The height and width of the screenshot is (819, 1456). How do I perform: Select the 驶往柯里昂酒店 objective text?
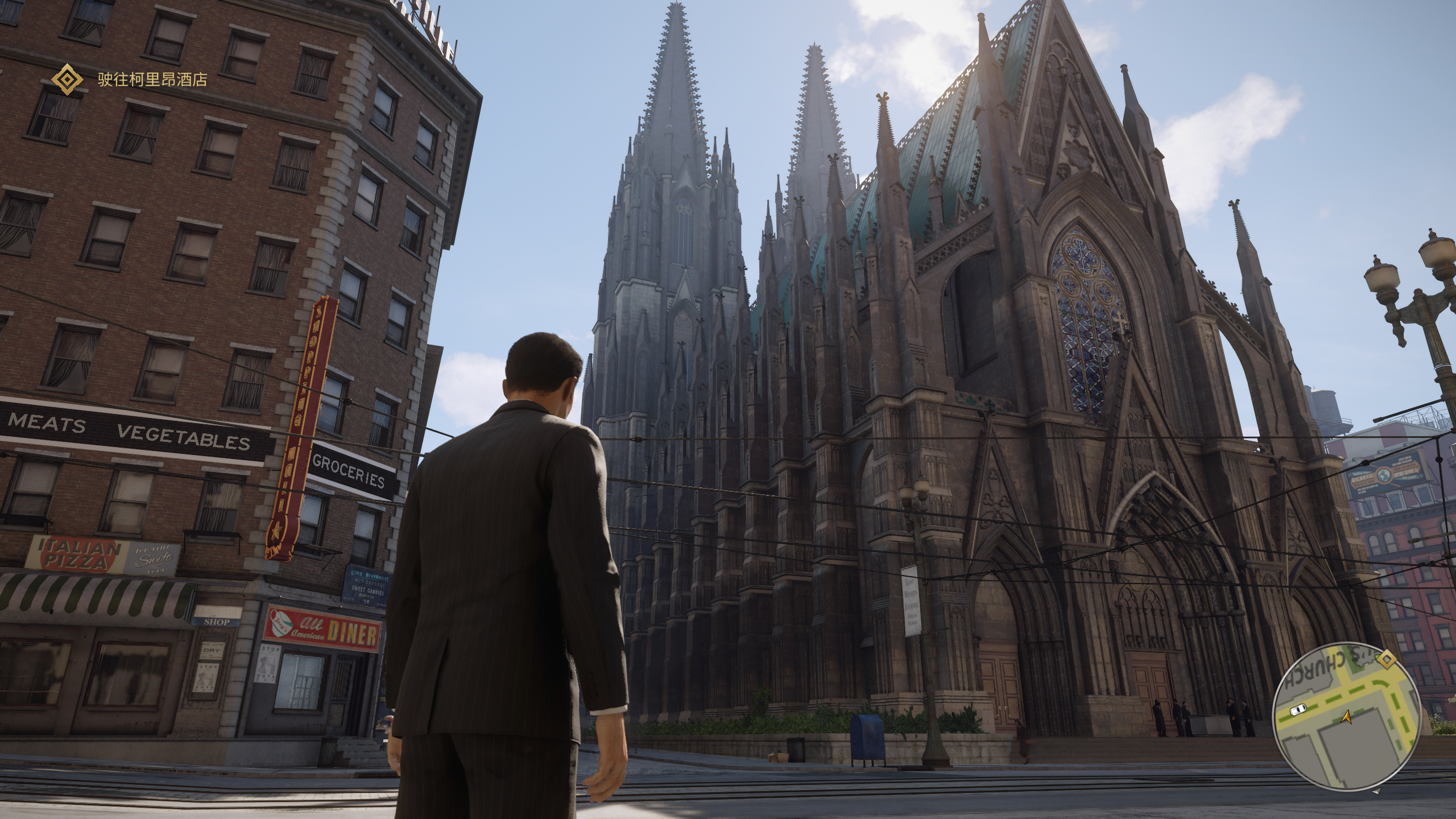[x=152, y=80]
